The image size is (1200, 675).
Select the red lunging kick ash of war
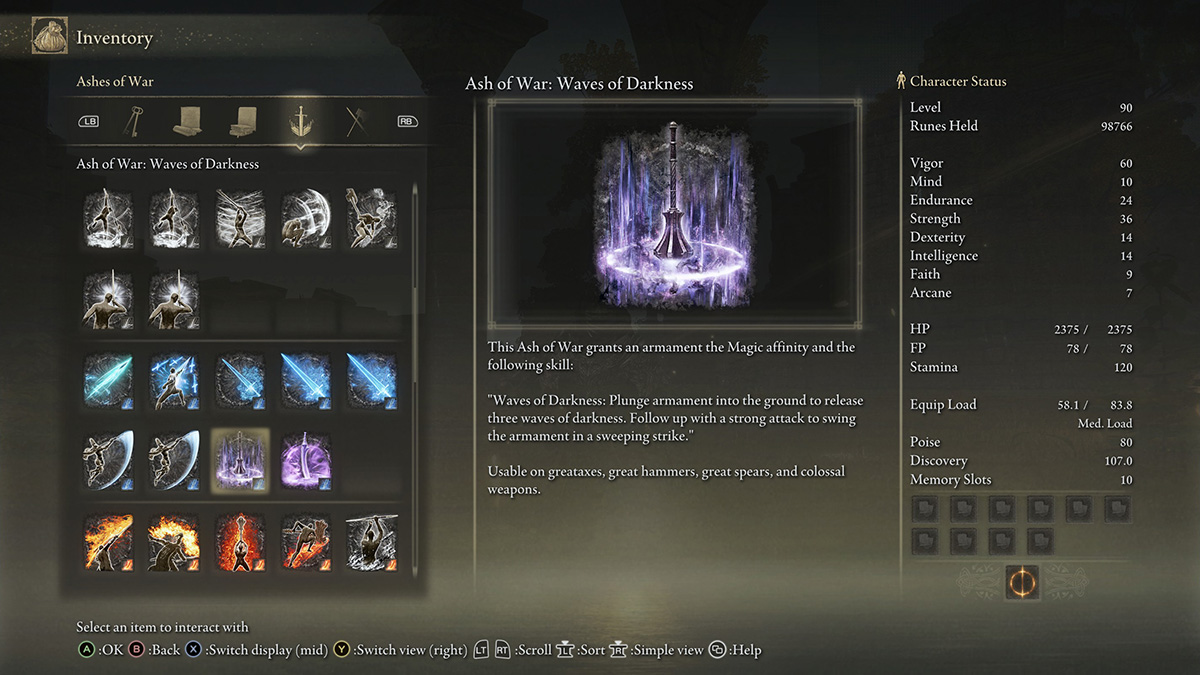tap(306, 543)
